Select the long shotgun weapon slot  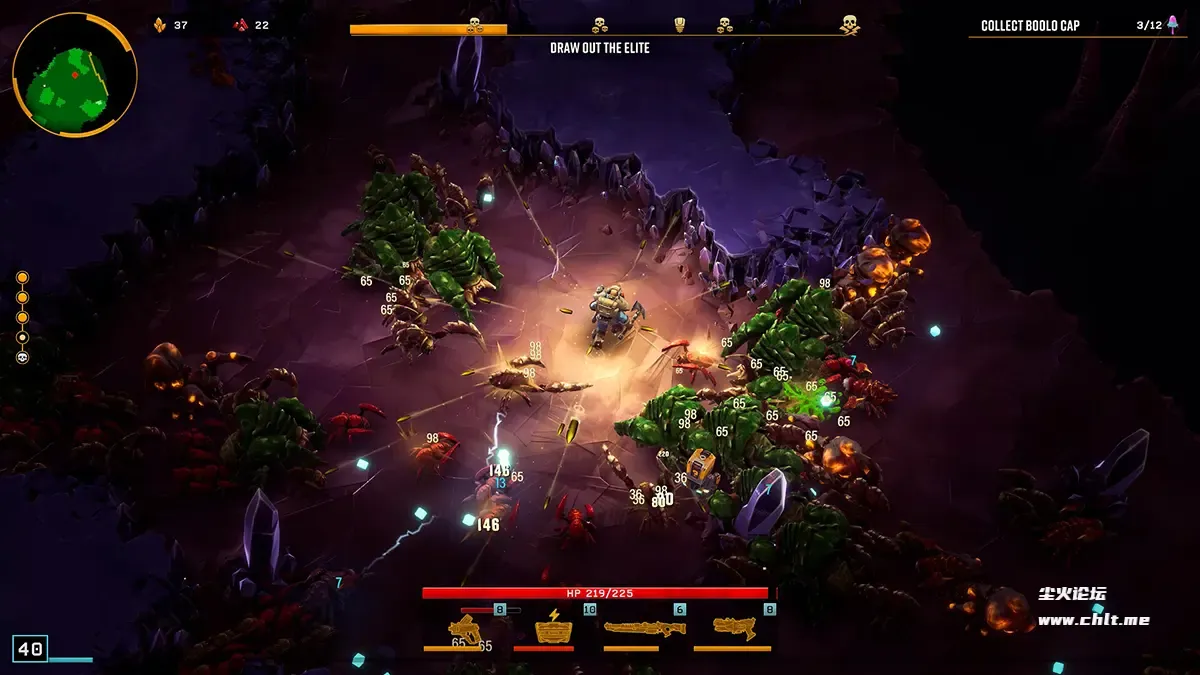(x=645, y=628)
